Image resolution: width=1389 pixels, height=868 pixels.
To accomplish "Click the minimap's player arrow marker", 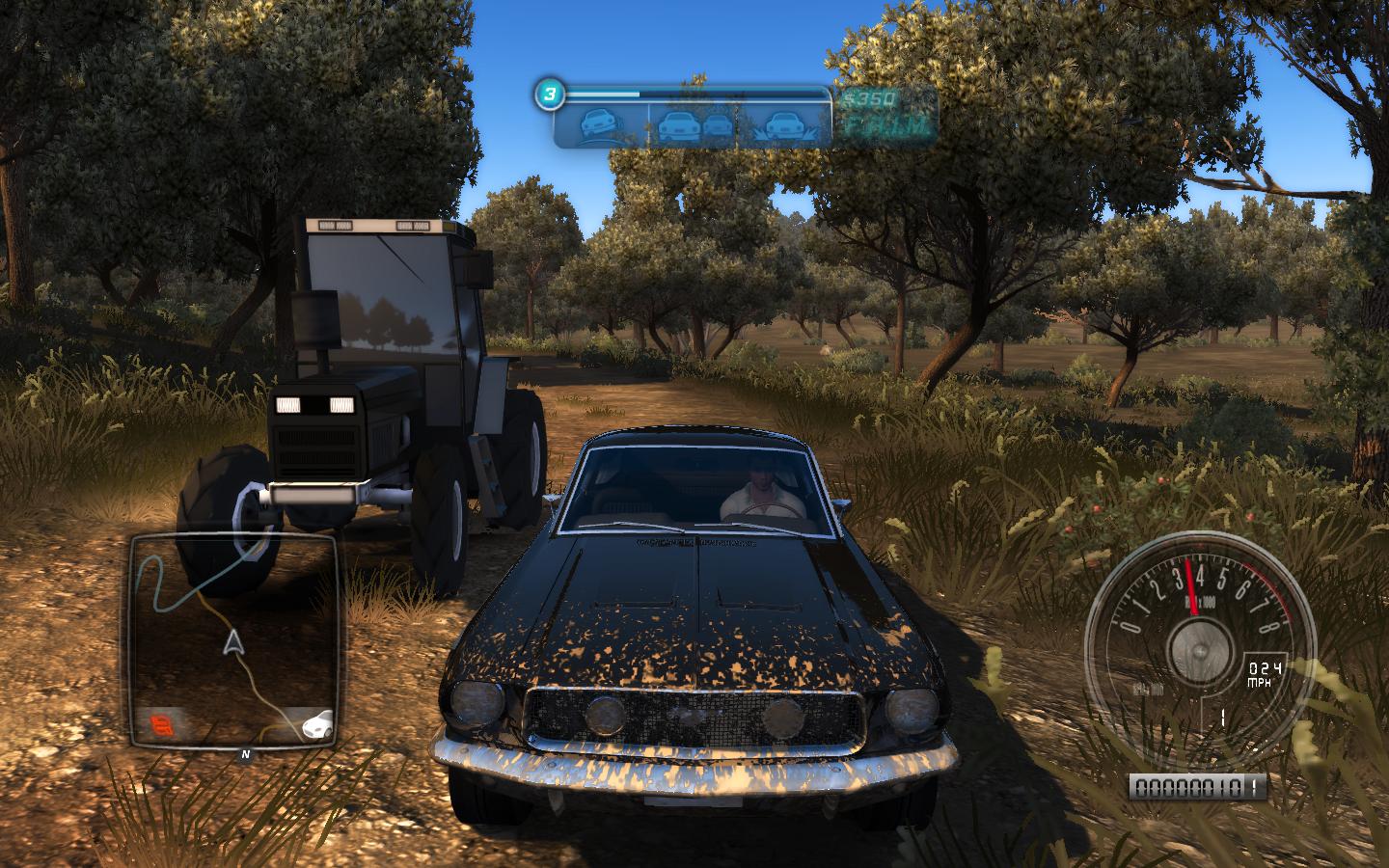I will [x=231, y=643].
